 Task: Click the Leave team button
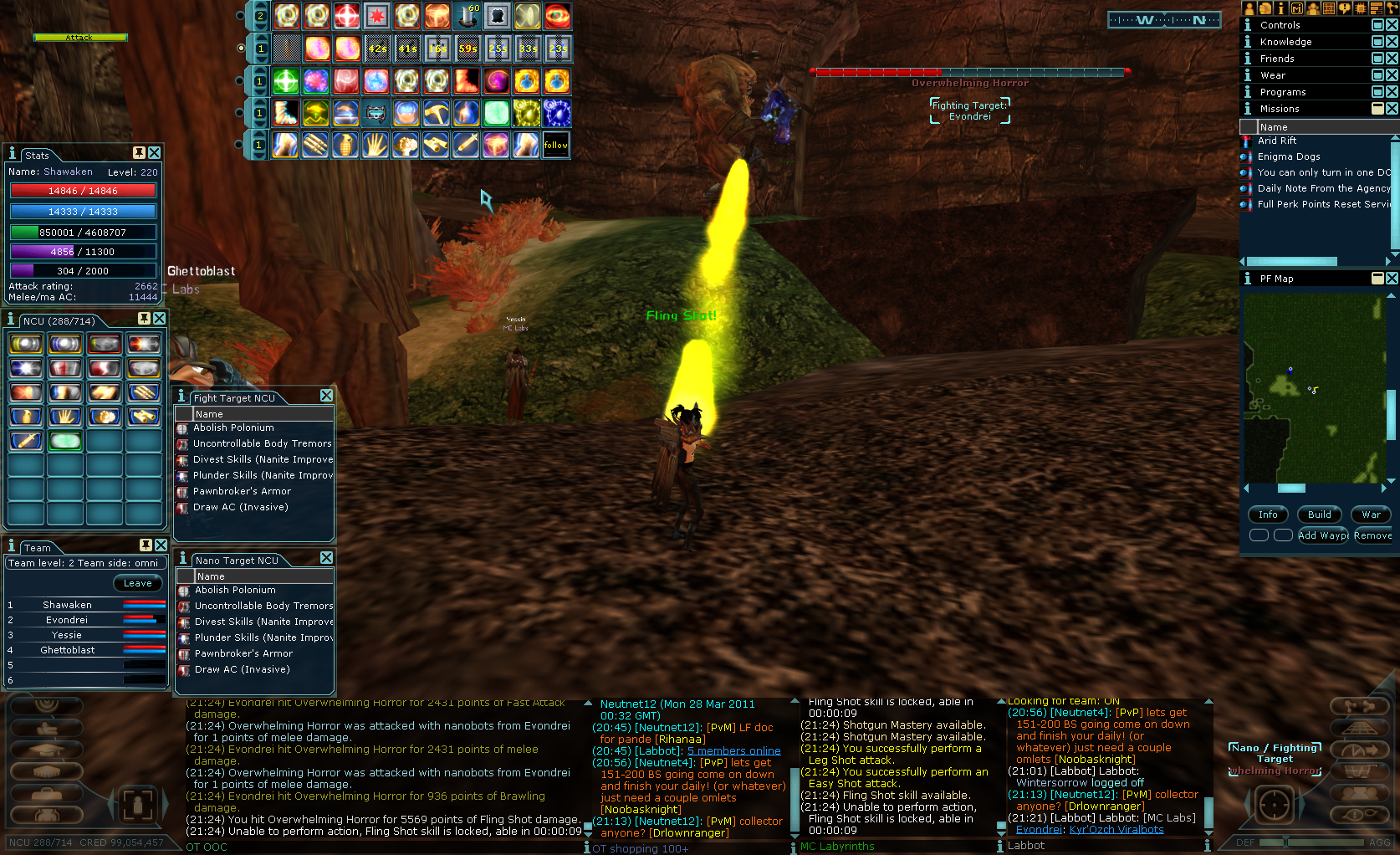point(138,583)
